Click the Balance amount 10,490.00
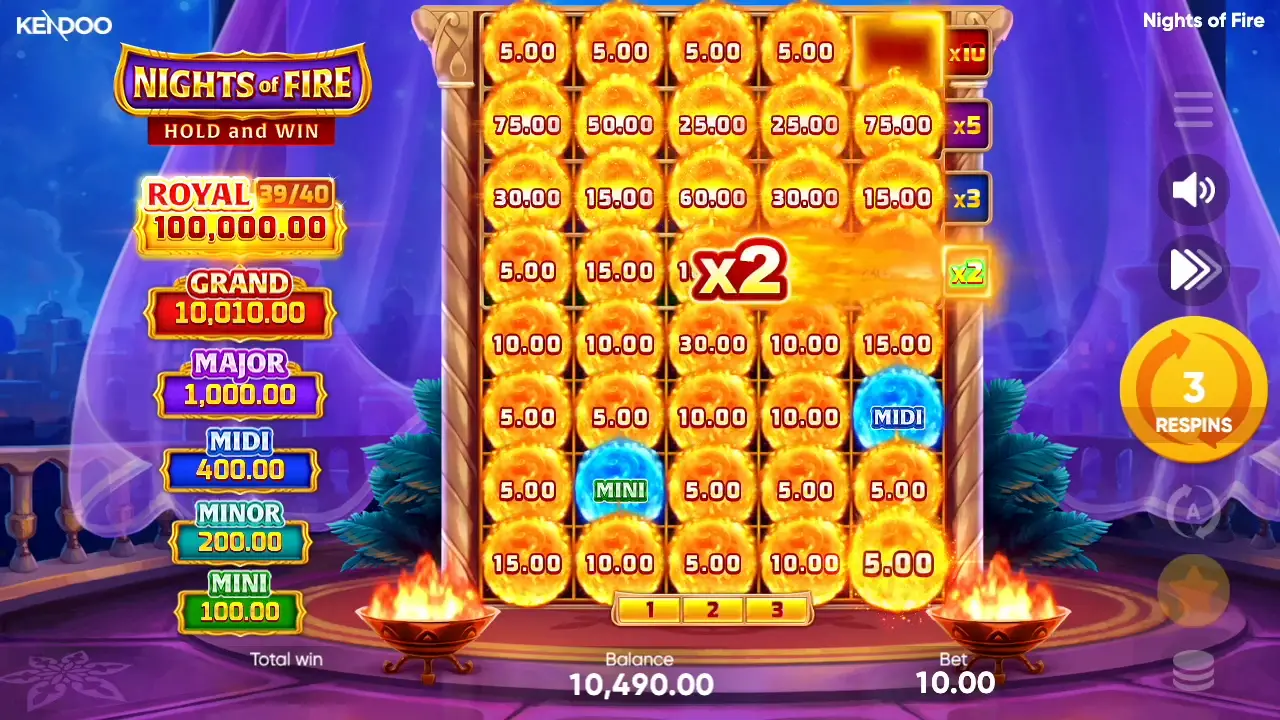This screenshot has height=720, width=1280. tap(640, 684)
